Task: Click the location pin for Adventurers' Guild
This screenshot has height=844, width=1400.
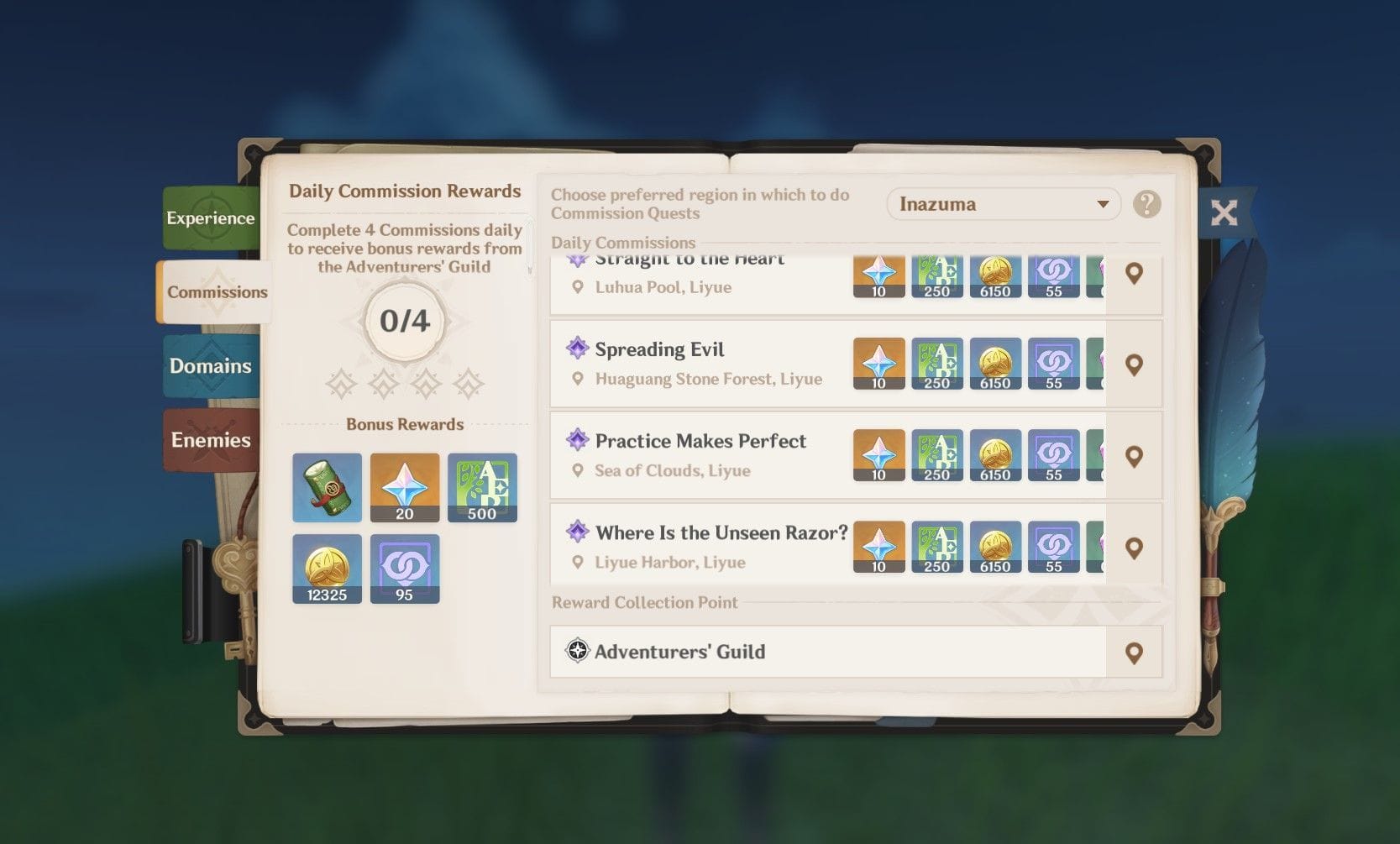Action: coord(1135,652)
